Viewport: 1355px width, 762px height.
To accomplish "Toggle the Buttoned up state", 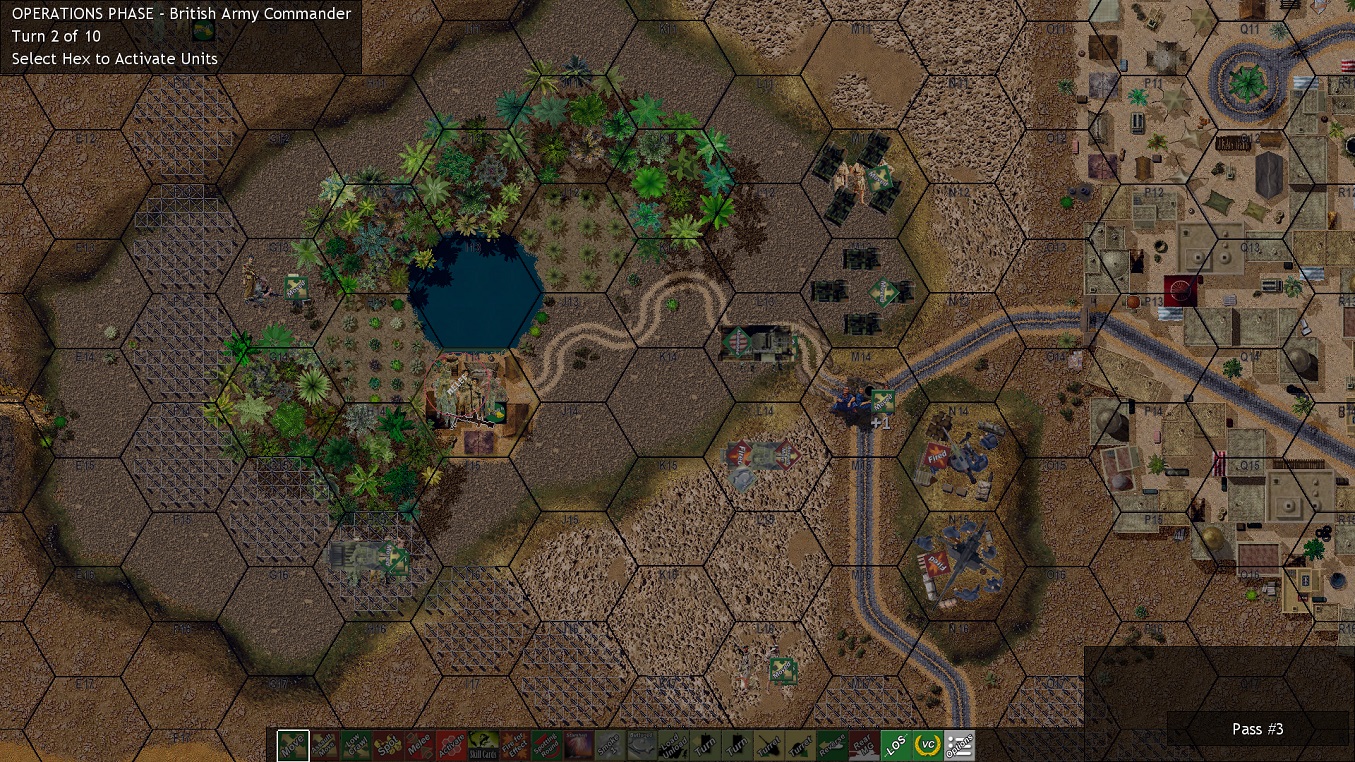I will pos(643,745).
